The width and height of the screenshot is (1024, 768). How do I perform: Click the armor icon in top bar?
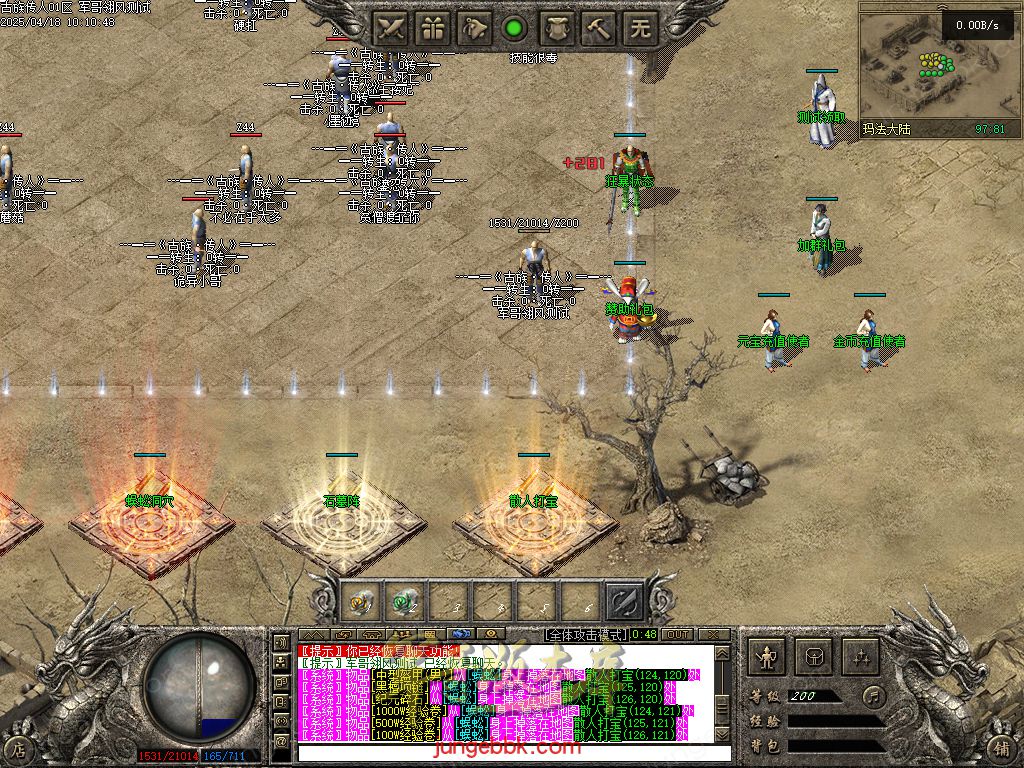557,28
